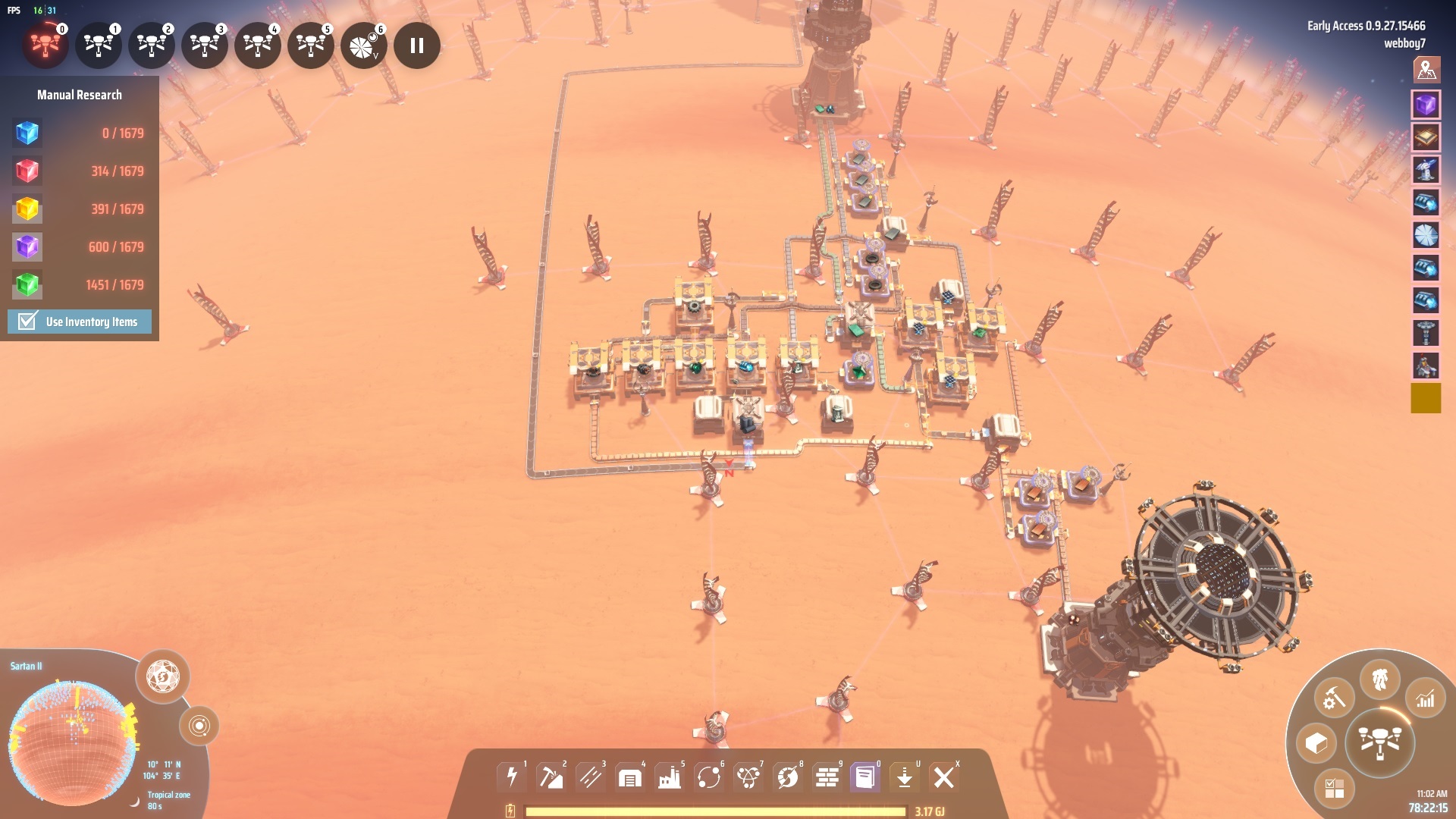This screenshot has height=819, width=1456.
Task: Select the purple cube icon on right sidebar
Action: [x=1426, y=105]
